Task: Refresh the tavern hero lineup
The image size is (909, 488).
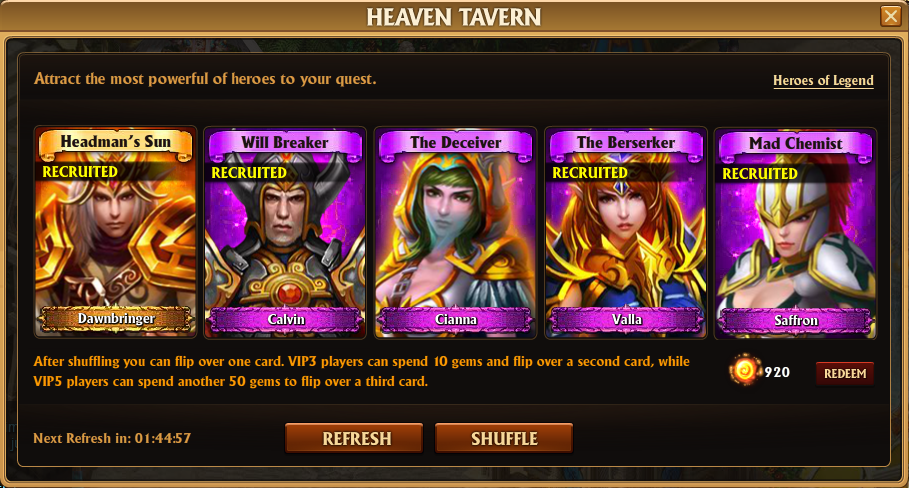Action: click(356, 438)
